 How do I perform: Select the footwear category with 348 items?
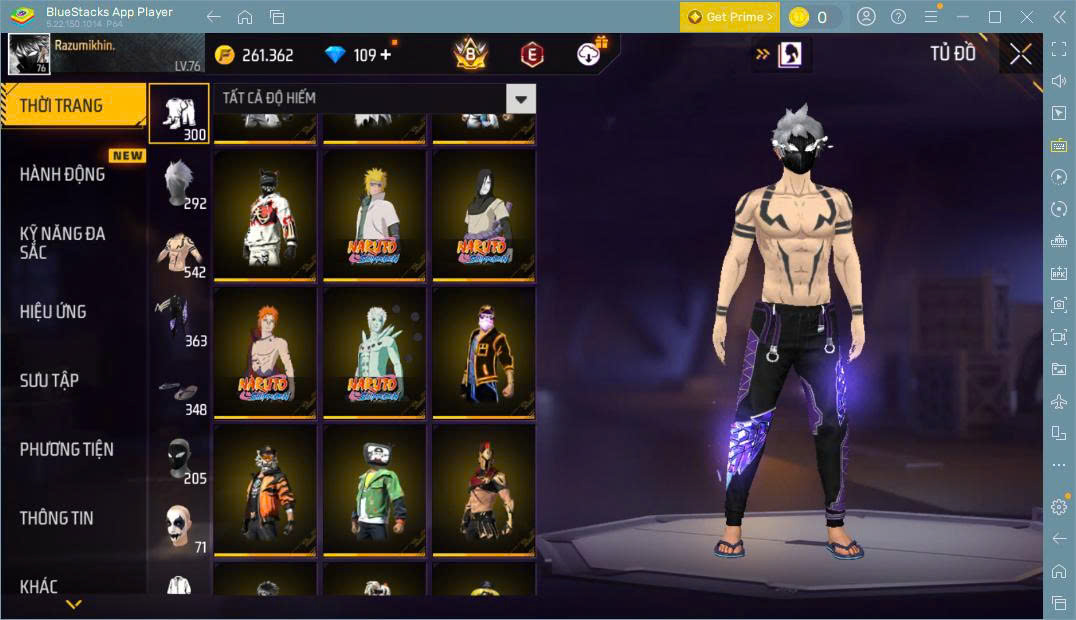(x=180, y=392)
